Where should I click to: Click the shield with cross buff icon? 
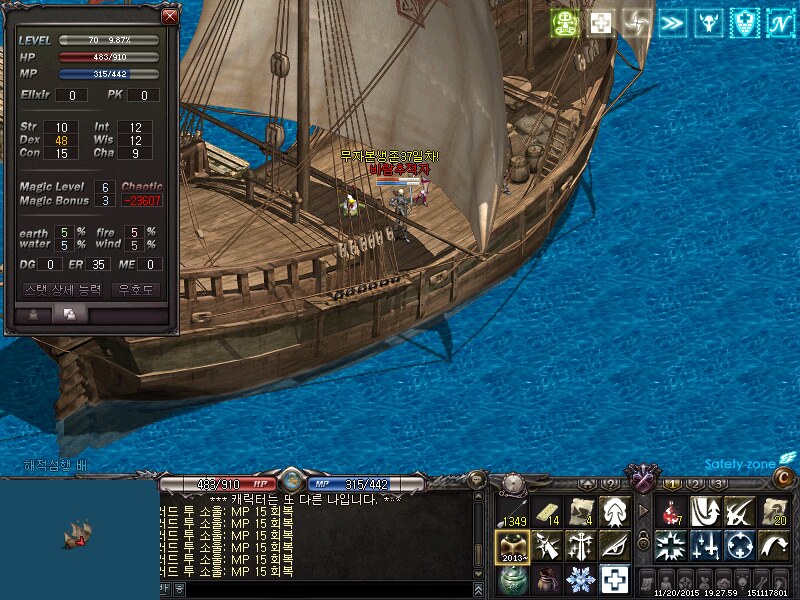click(x=743, y=23)
